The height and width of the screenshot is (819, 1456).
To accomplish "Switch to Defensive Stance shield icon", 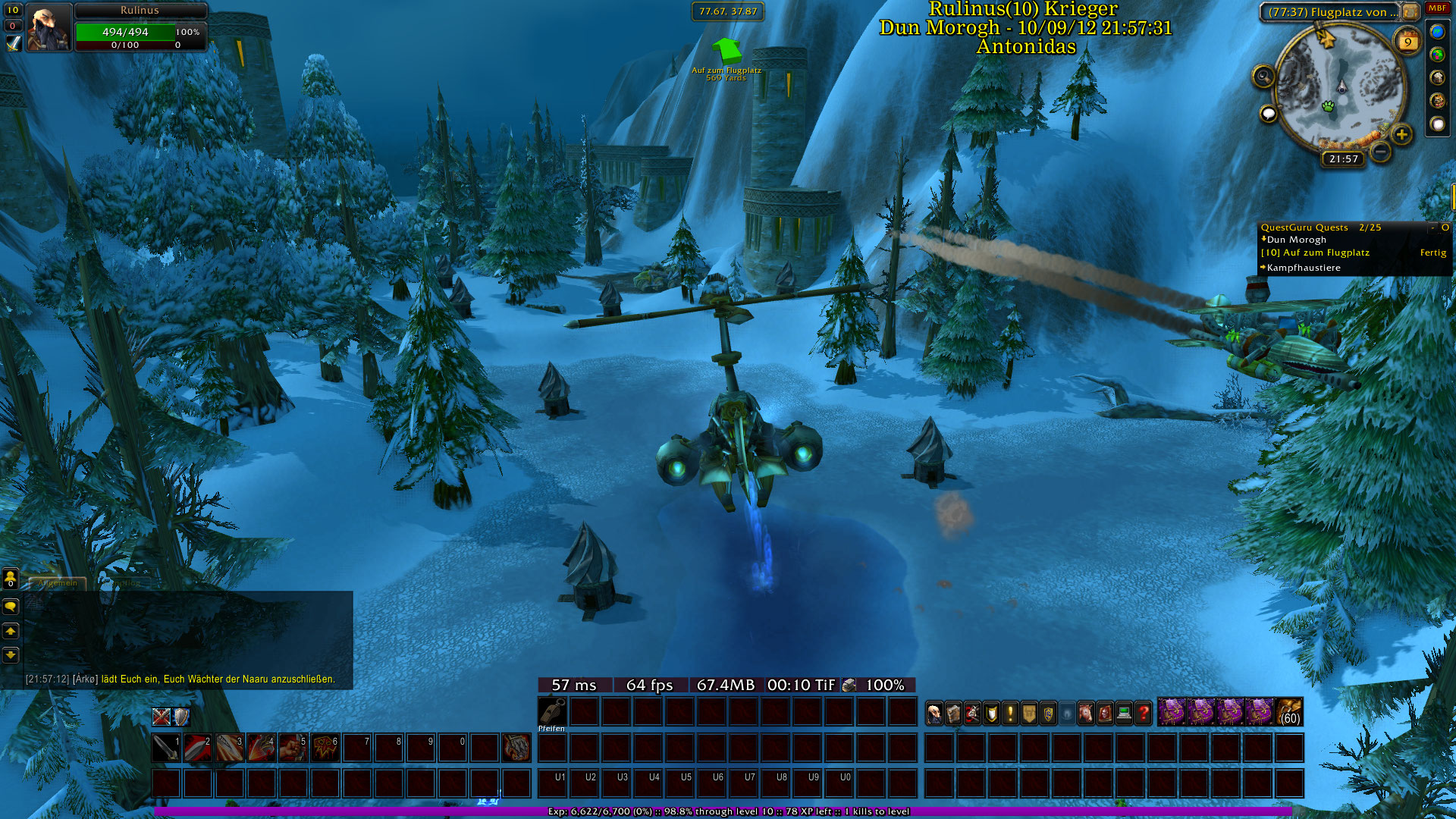I will (x=180, y=717).
